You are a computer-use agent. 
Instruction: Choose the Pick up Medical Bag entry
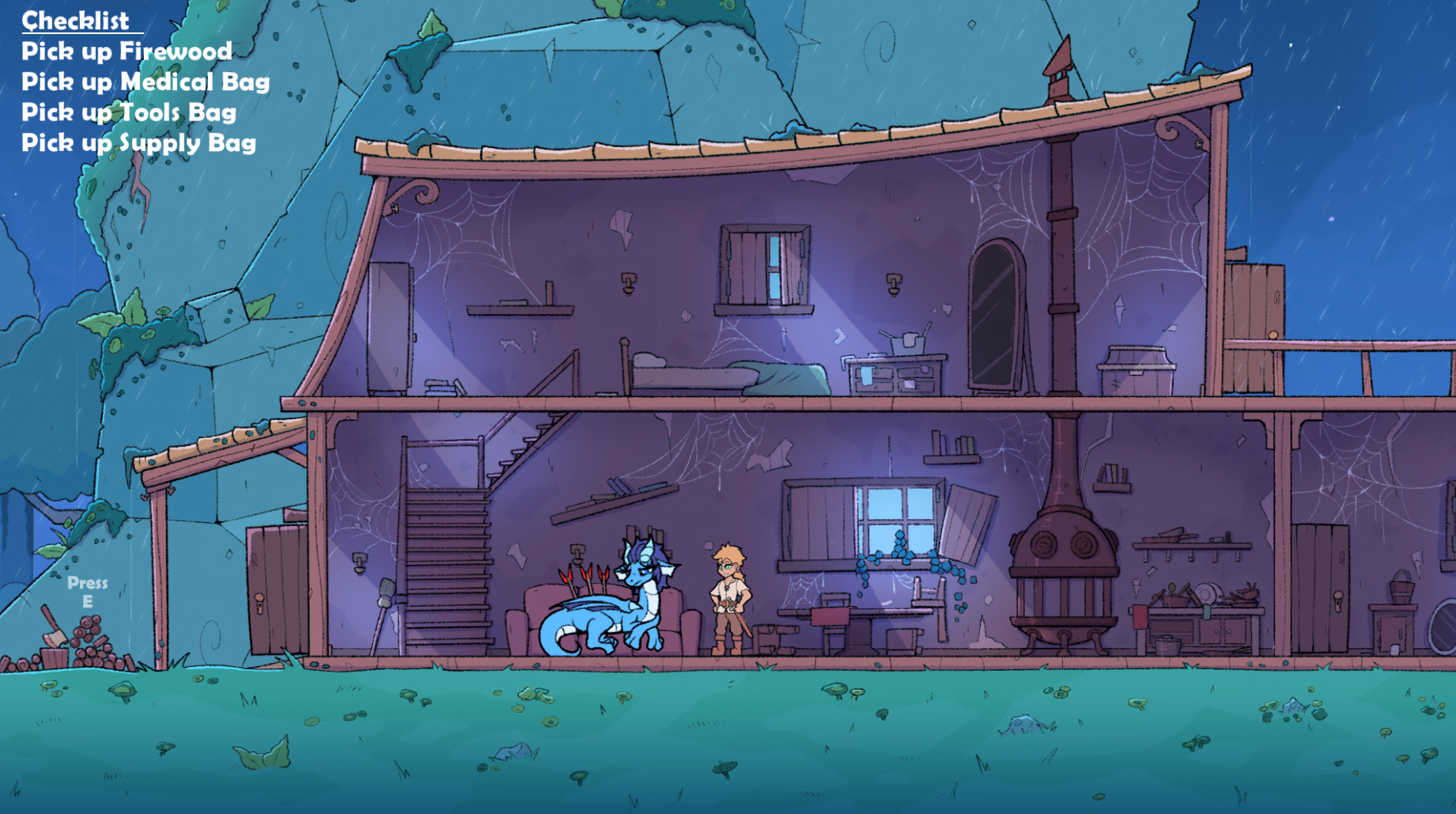pos(146,81)
